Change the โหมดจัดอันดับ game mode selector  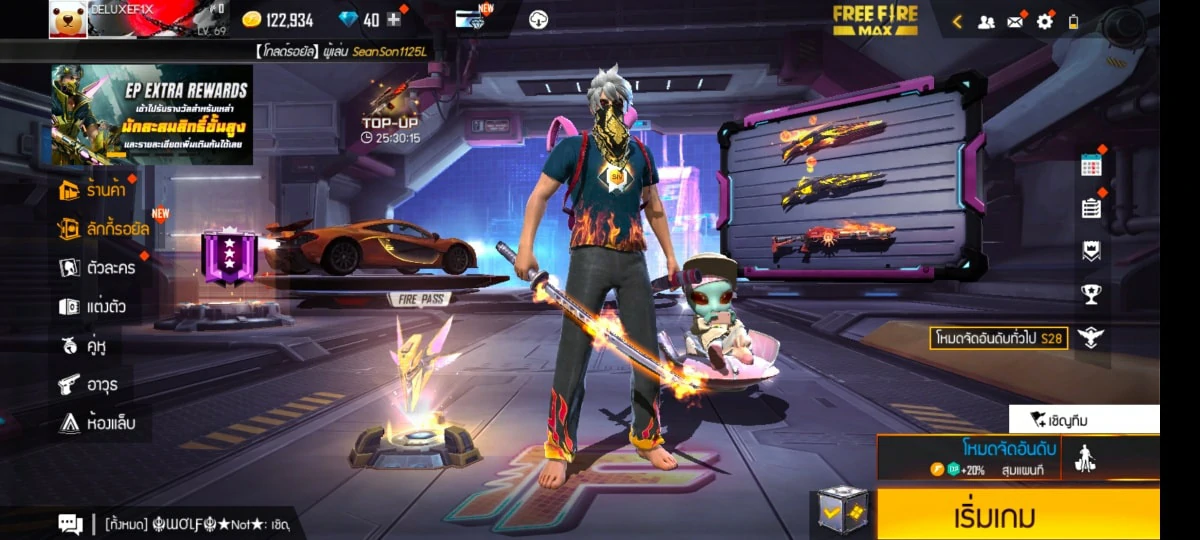pyautogui.click(x=1008, y=457)
